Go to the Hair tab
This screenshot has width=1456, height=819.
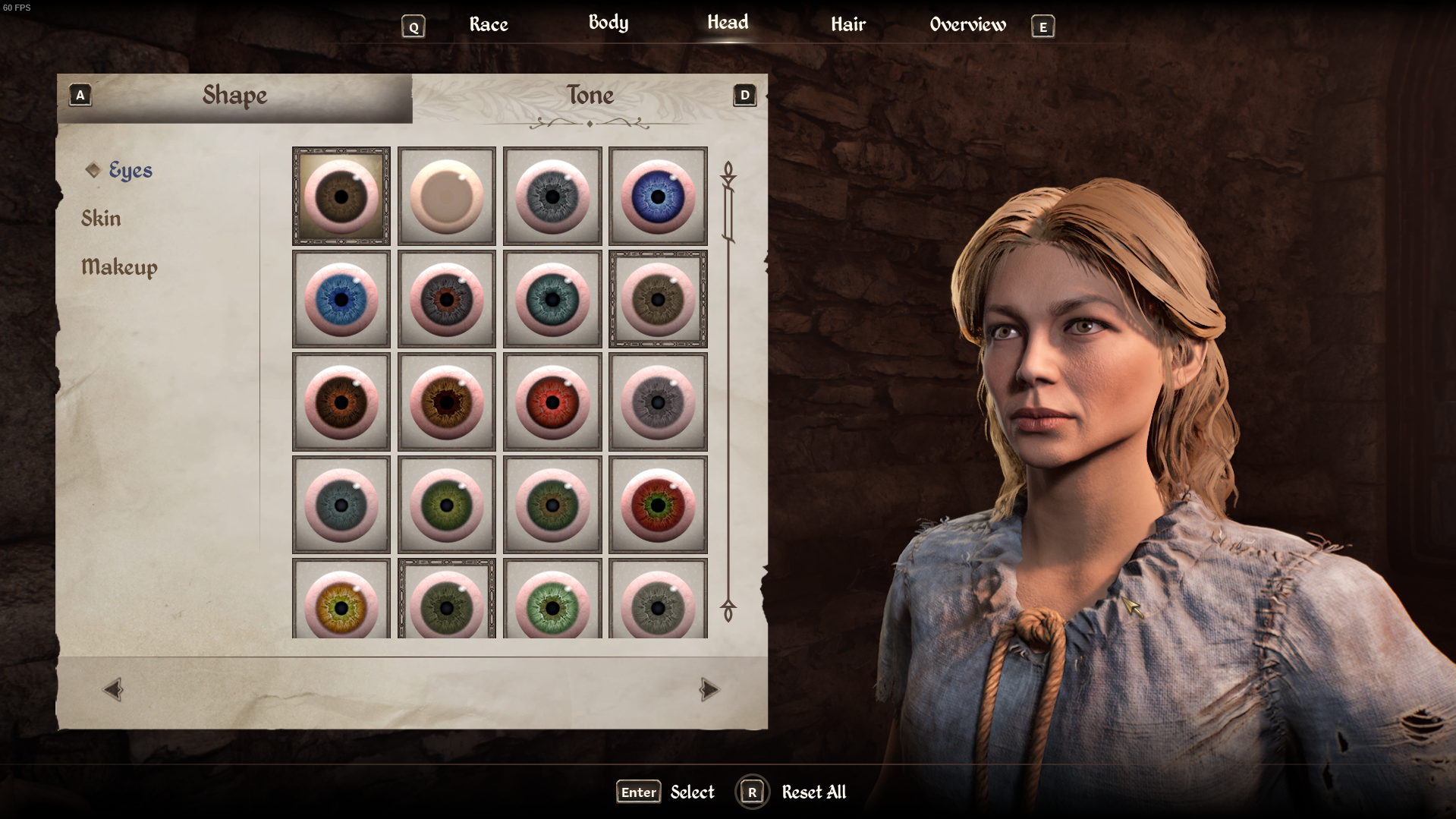click(x=847, y=24)
